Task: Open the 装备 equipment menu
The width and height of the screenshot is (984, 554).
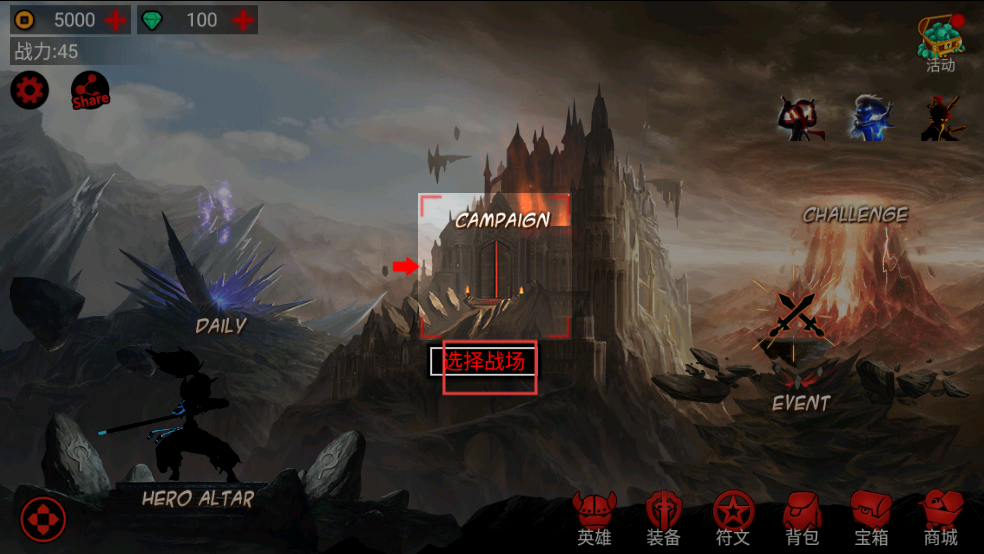Action: [663, 518]
